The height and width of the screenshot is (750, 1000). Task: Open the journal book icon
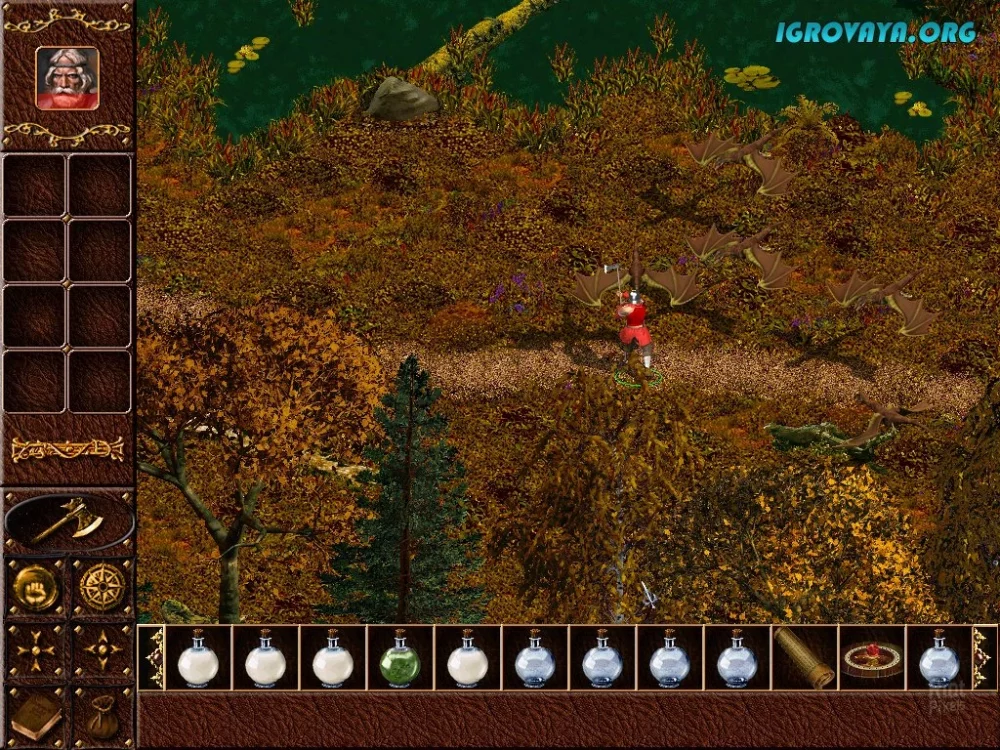point(36,716)
